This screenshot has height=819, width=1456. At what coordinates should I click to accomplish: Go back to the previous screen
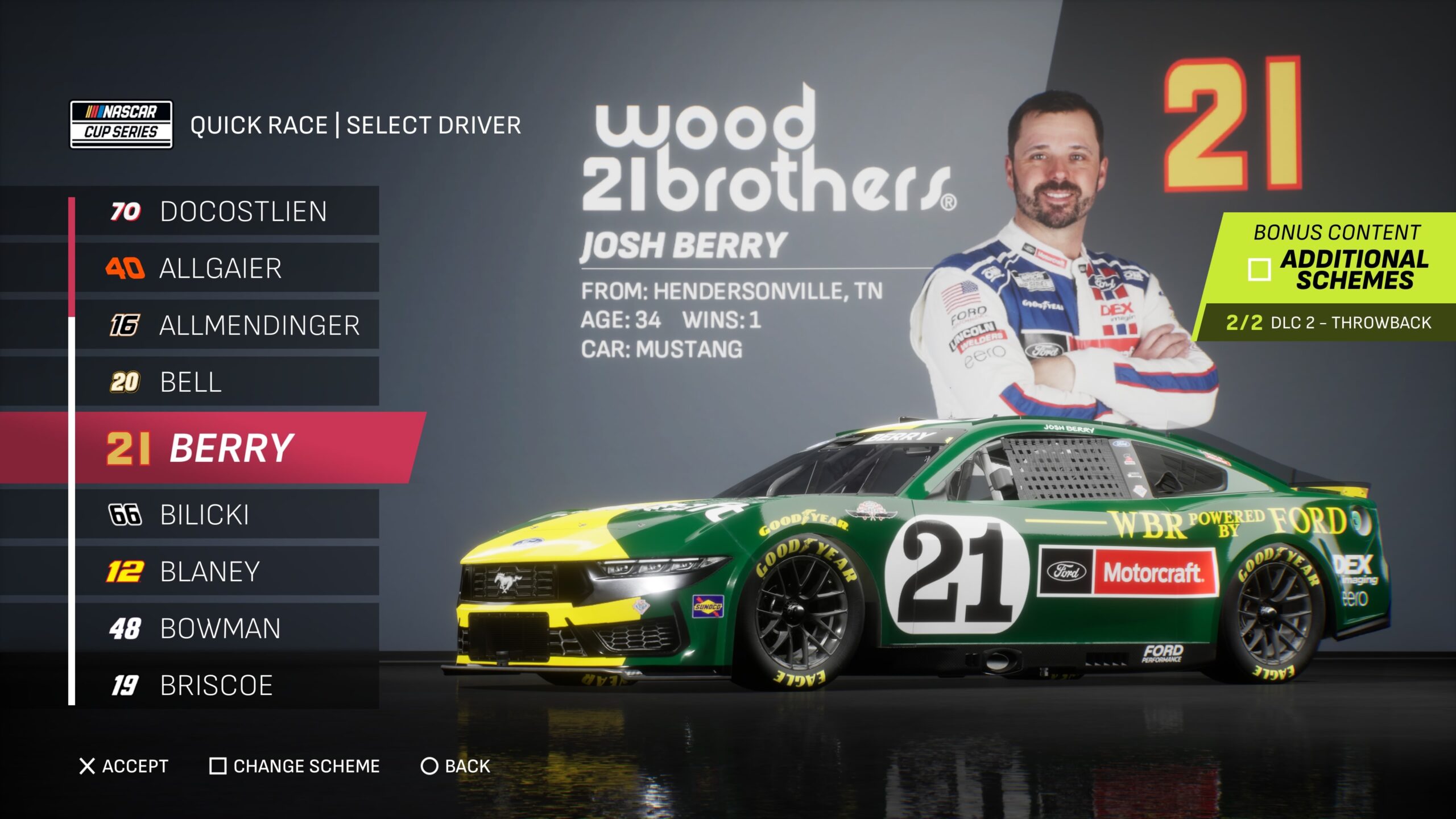[455, 766]
